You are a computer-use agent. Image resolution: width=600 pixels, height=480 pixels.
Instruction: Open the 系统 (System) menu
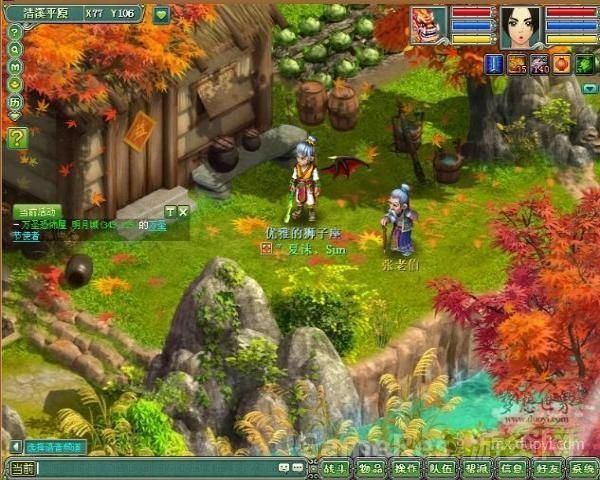tap(582, 468)
